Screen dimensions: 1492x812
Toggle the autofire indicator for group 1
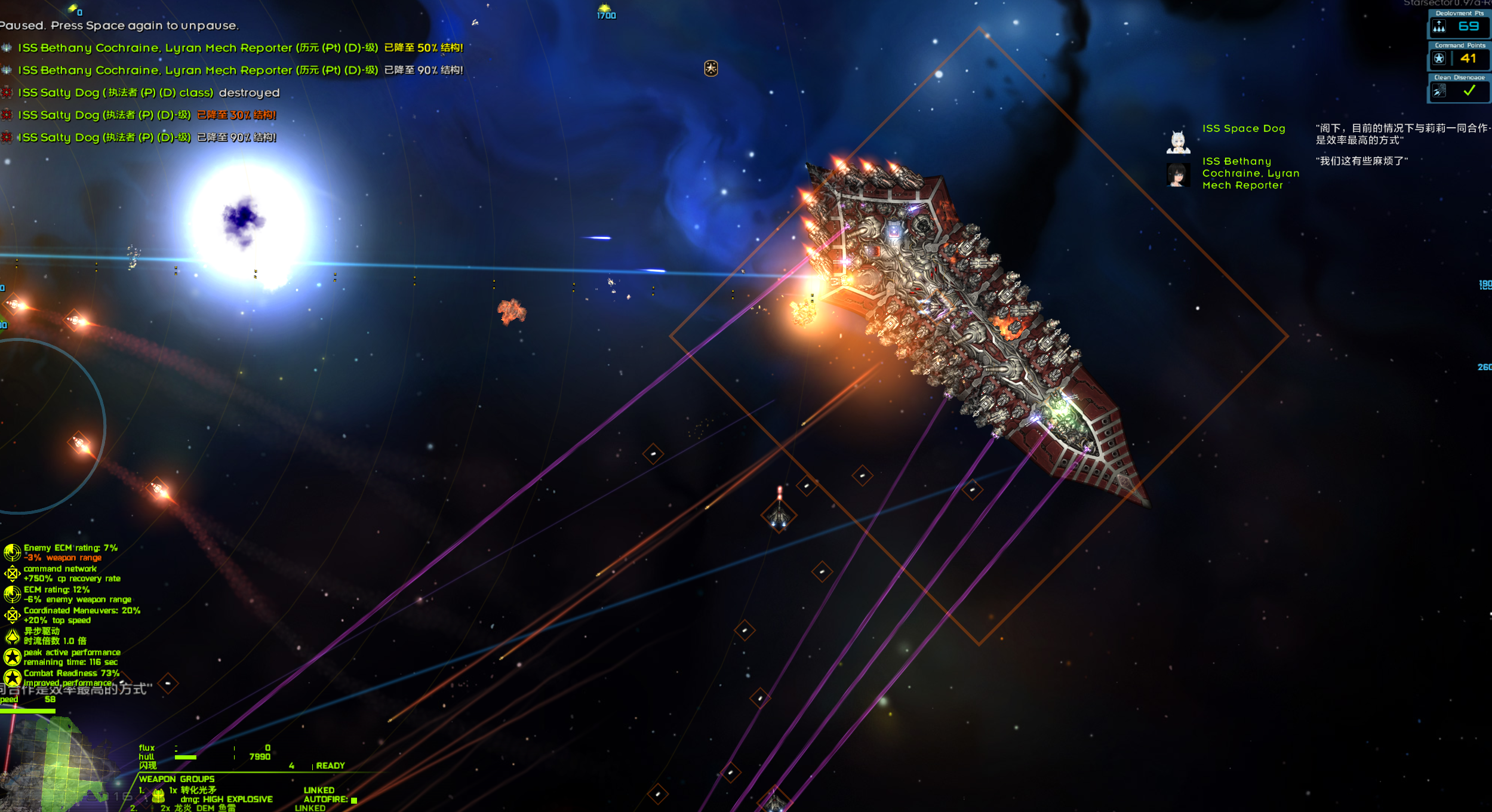(x=354, y=800)
